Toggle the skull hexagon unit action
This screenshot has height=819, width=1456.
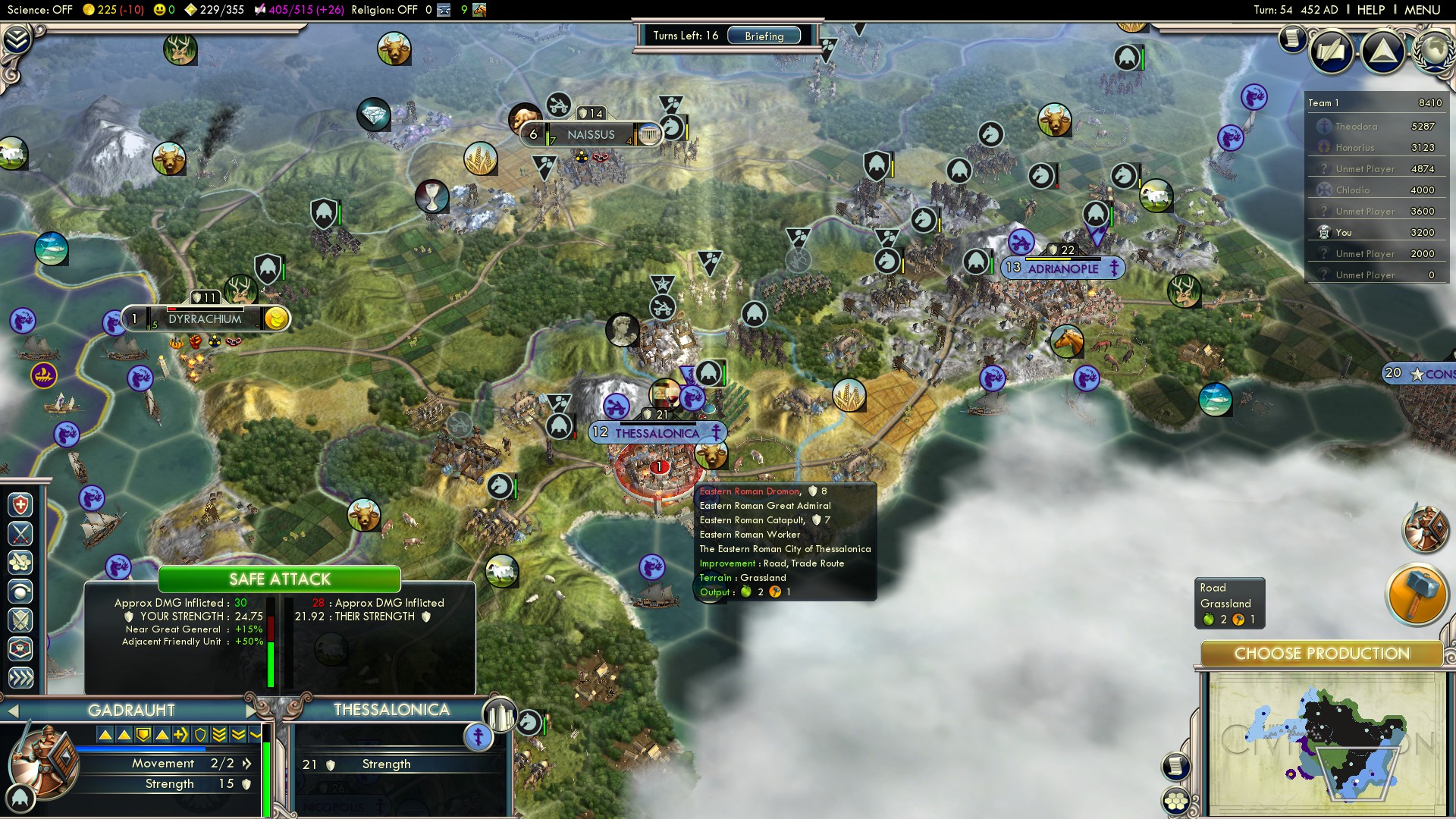(19, 648)
